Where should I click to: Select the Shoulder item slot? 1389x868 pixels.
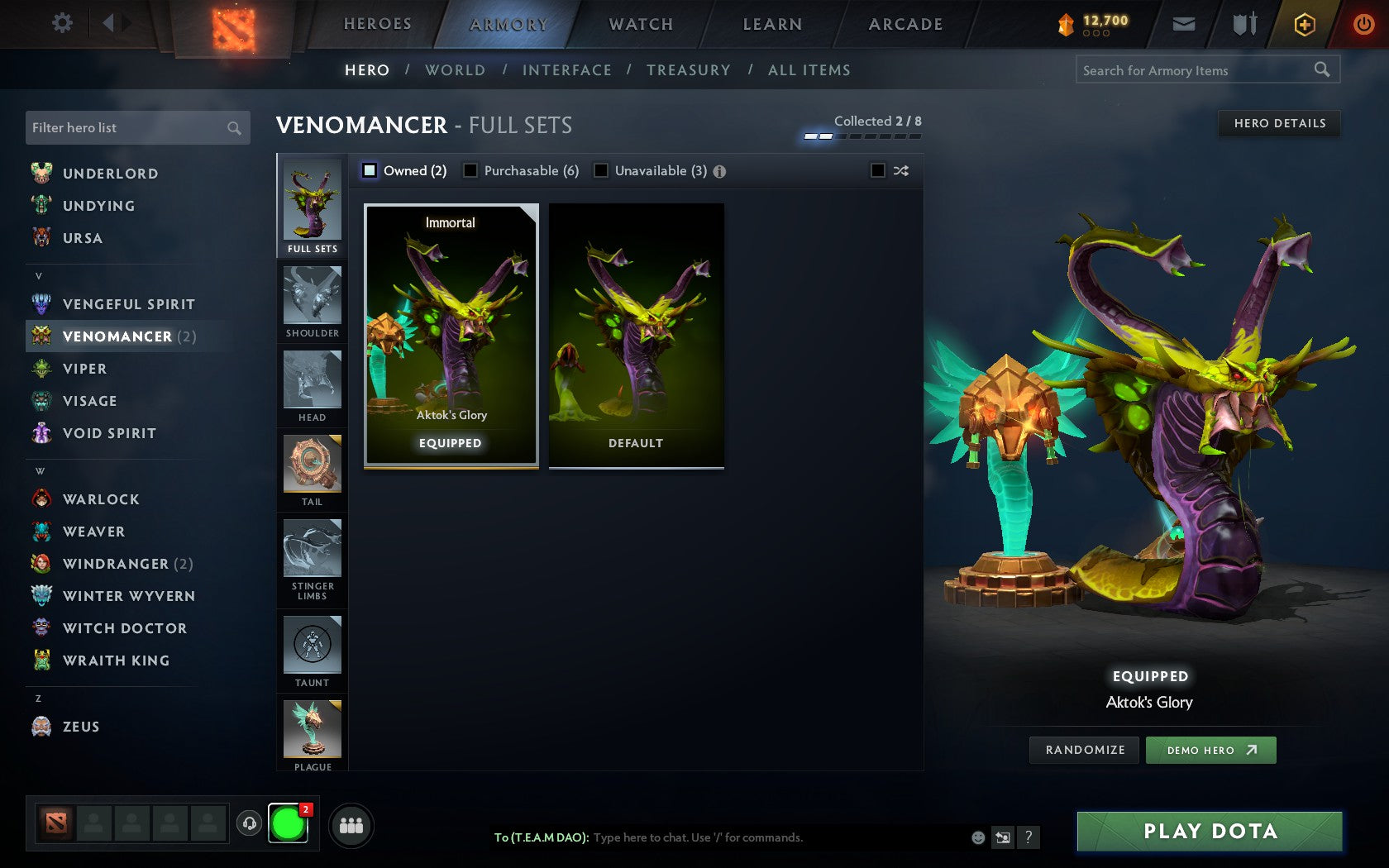[x=312, y=302]
